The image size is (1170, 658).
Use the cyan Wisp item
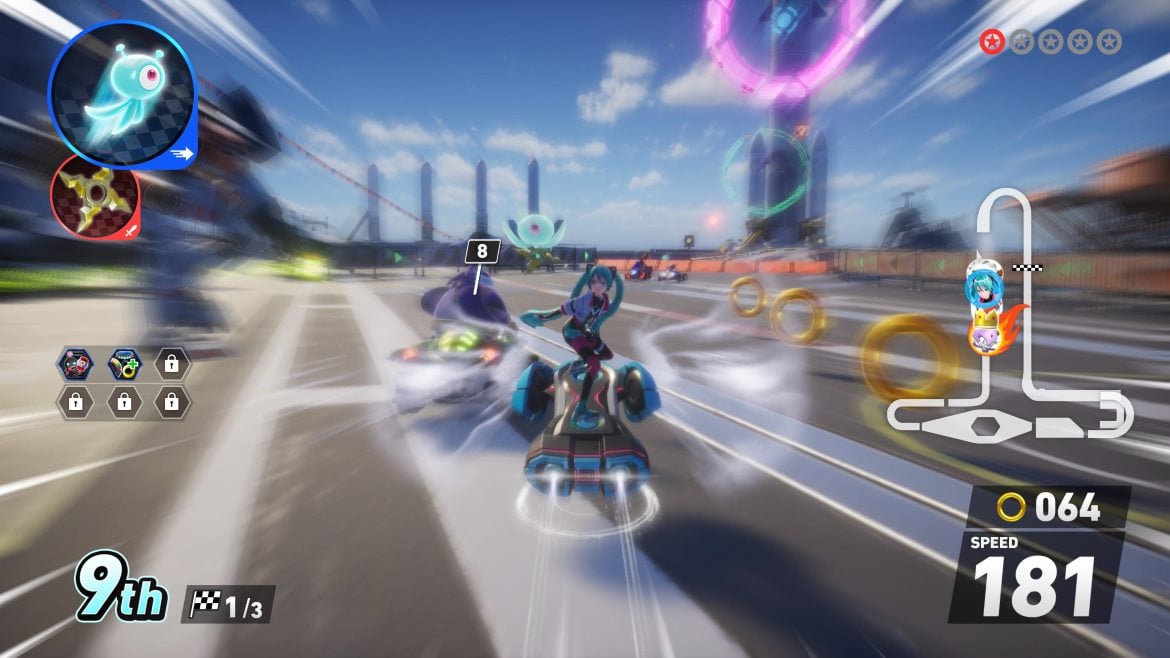[x=122, y=92]
